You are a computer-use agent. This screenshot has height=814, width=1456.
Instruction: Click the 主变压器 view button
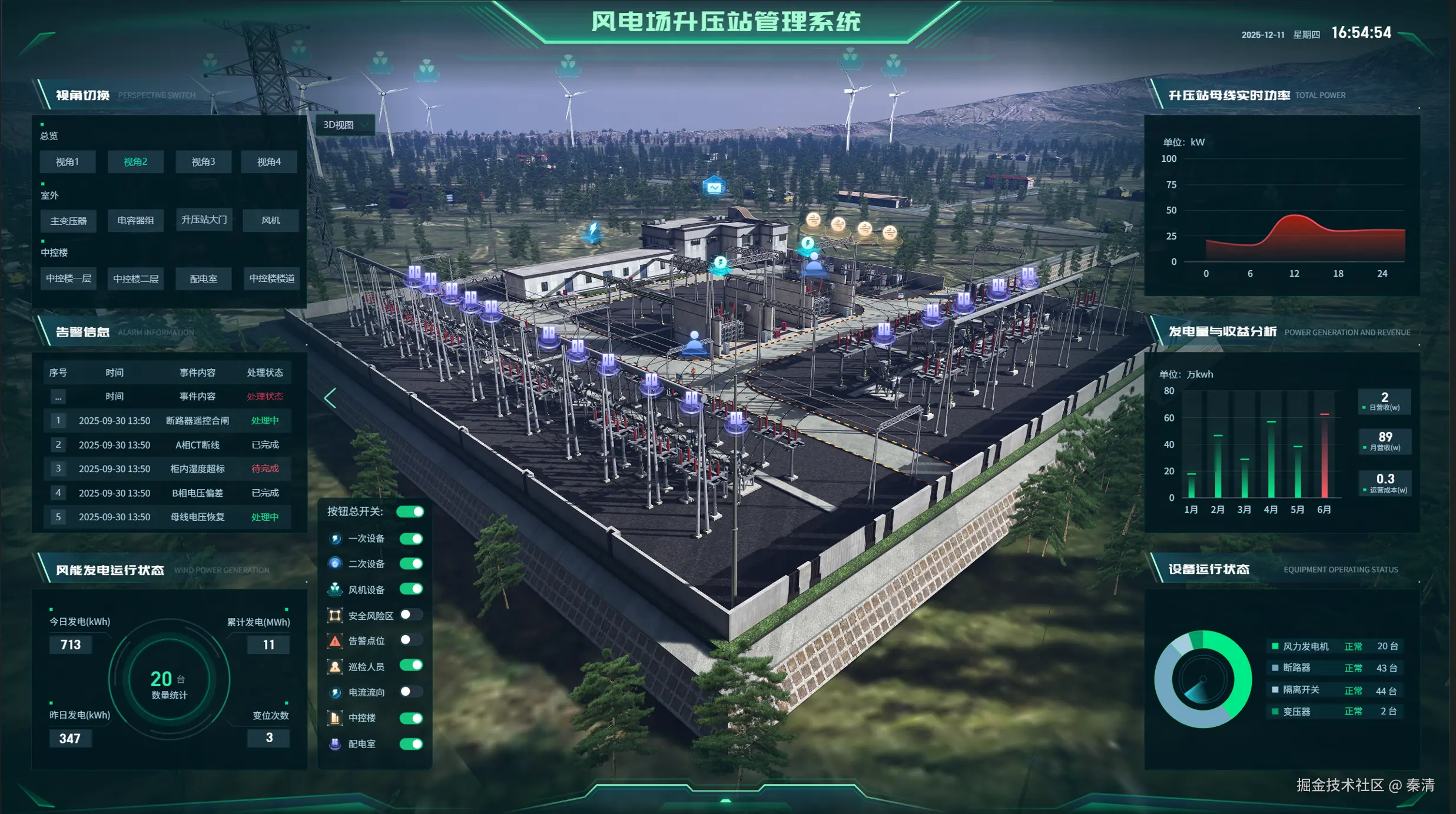(x=68, y=220)
